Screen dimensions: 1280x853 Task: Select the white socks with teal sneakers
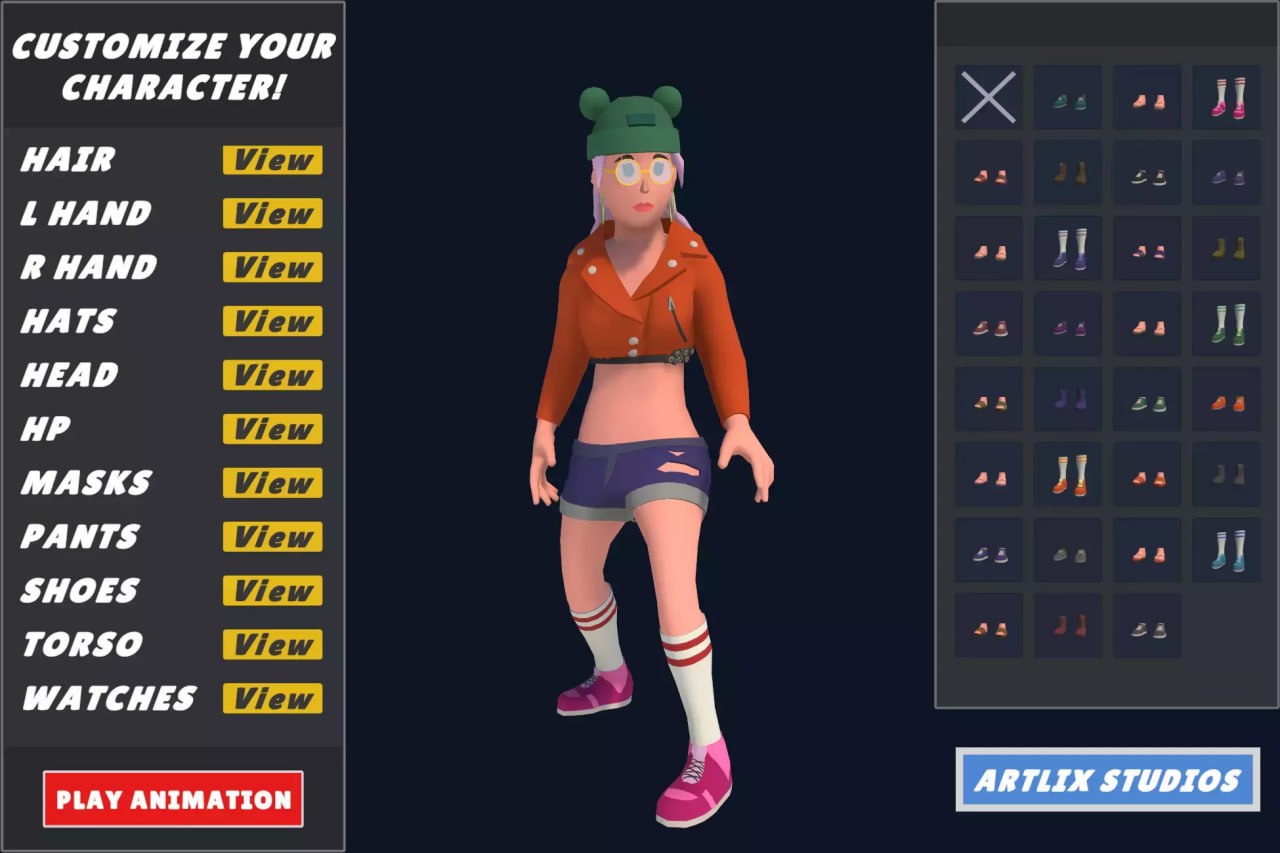(1227, 551)
